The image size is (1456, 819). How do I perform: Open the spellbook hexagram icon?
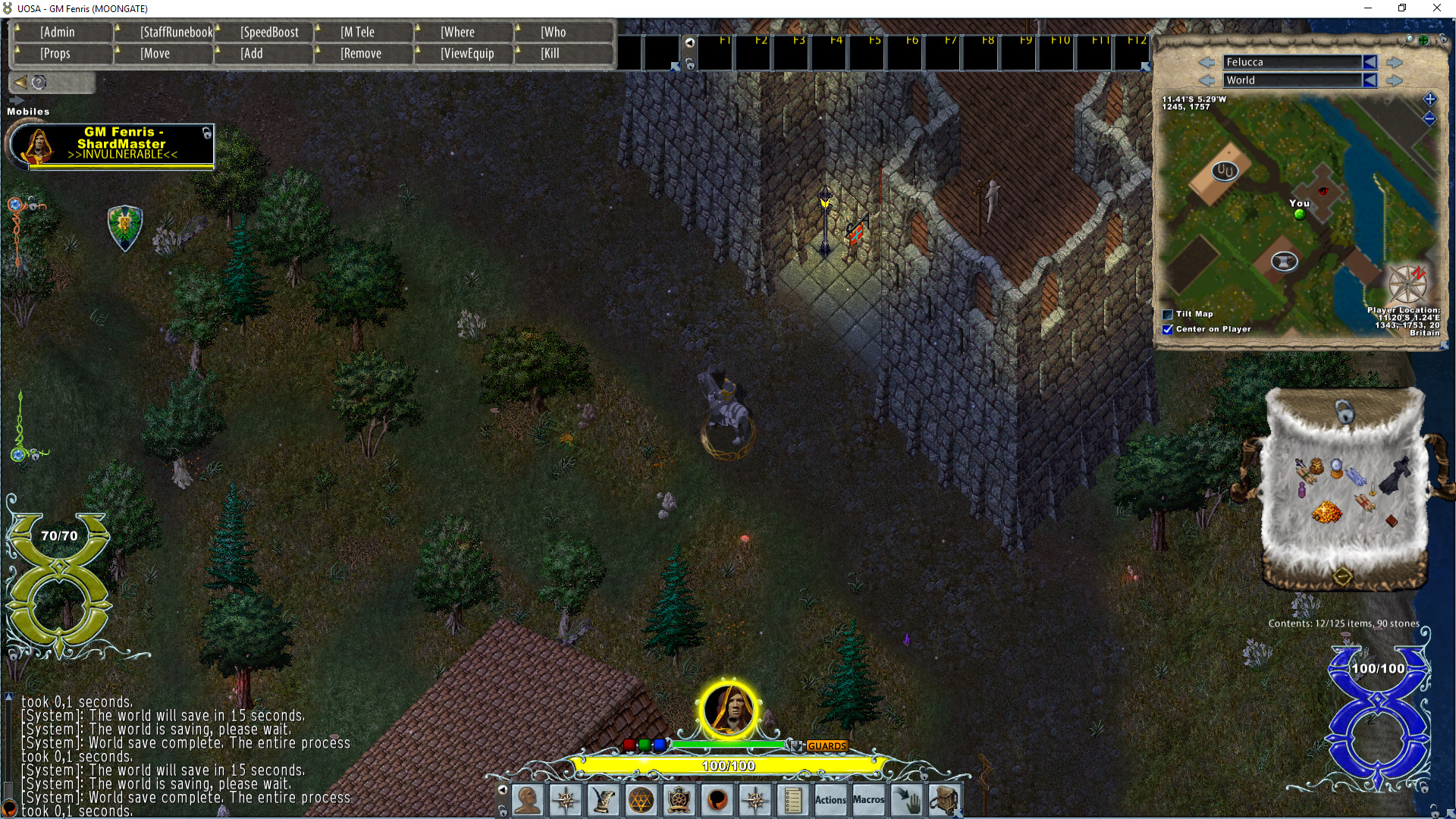pyautogui.click(x=639, y=800)
